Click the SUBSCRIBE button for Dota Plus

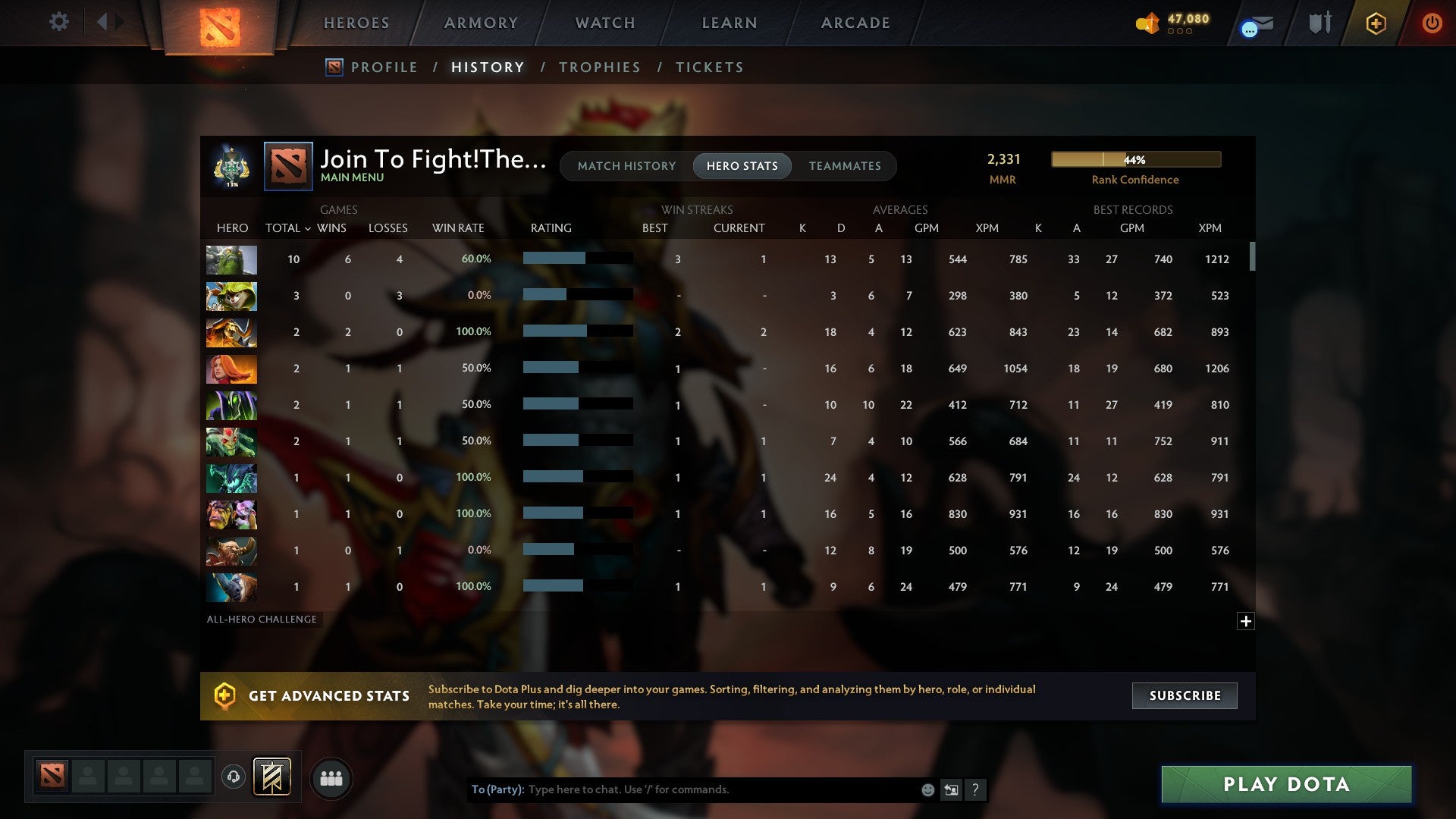coord(1184,695)
